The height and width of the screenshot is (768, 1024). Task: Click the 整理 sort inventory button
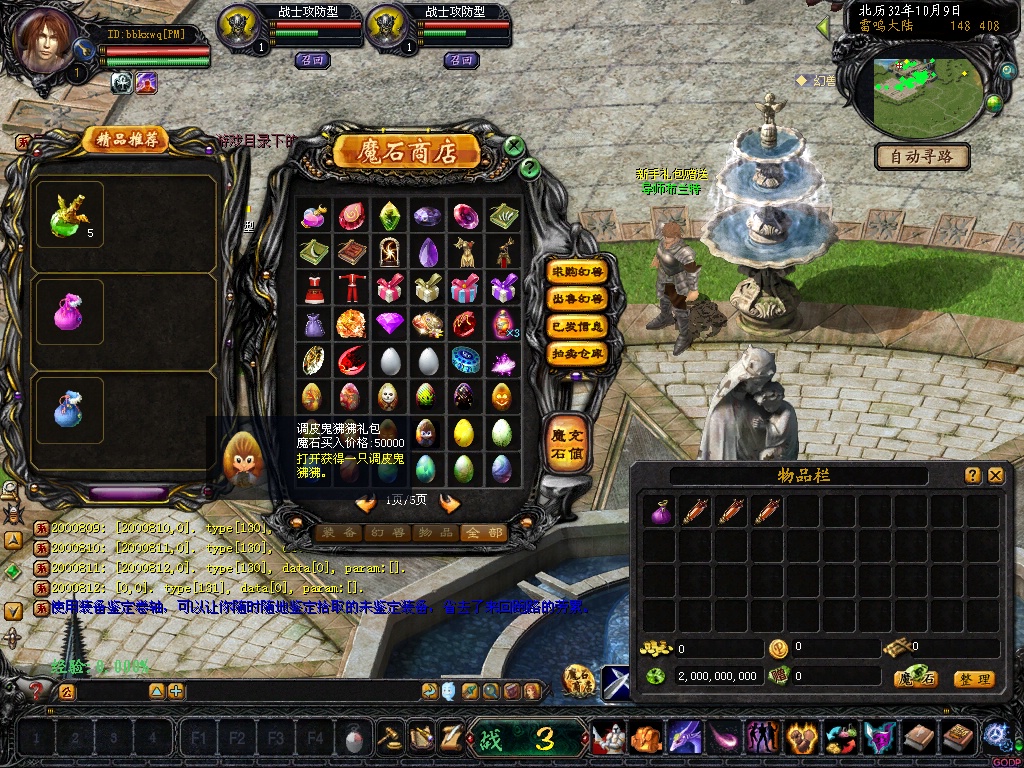(x=974, y=679)
